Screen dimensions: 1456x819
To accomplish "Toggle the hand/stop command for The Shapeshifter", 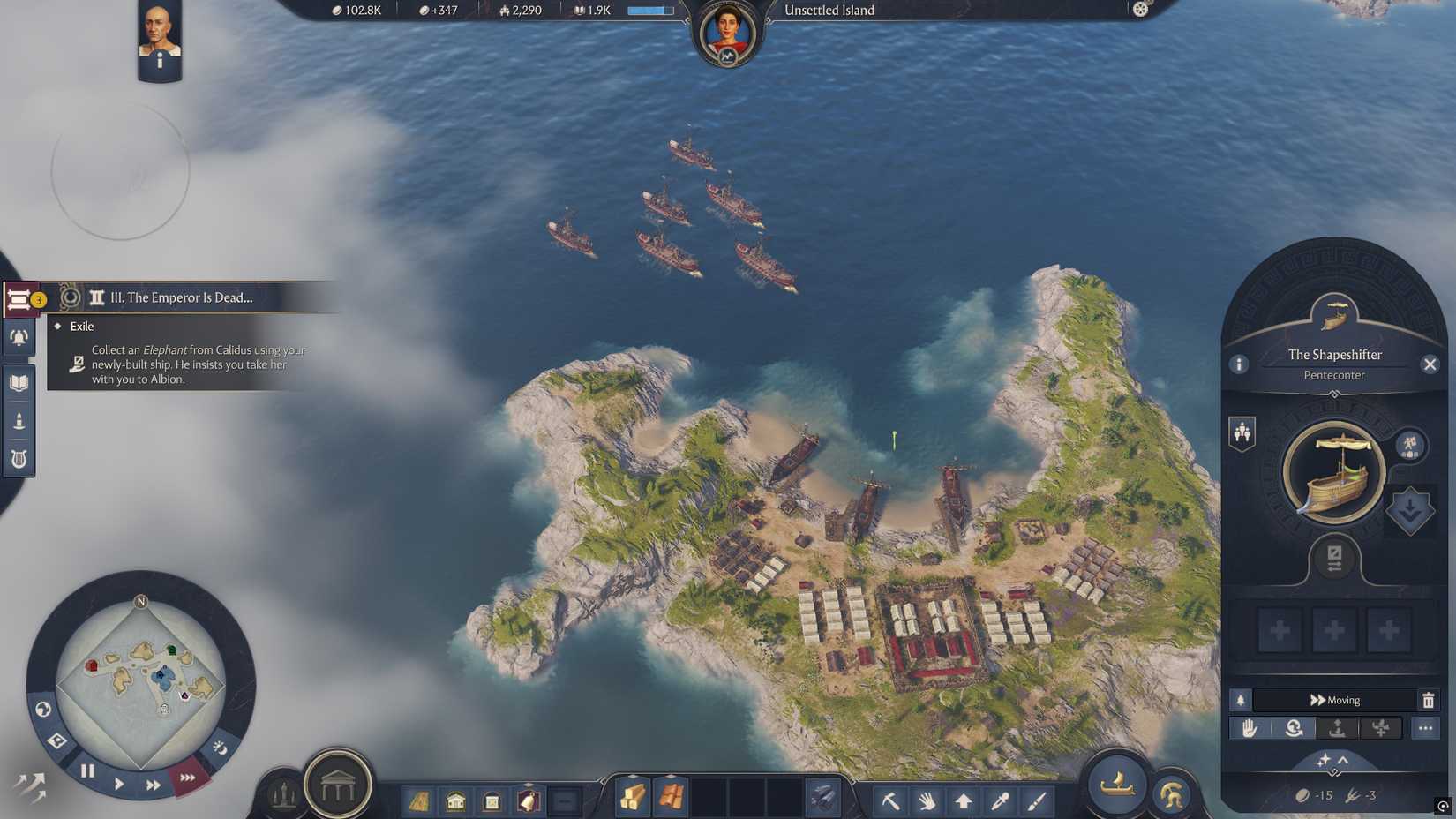I will point(1248,728).
